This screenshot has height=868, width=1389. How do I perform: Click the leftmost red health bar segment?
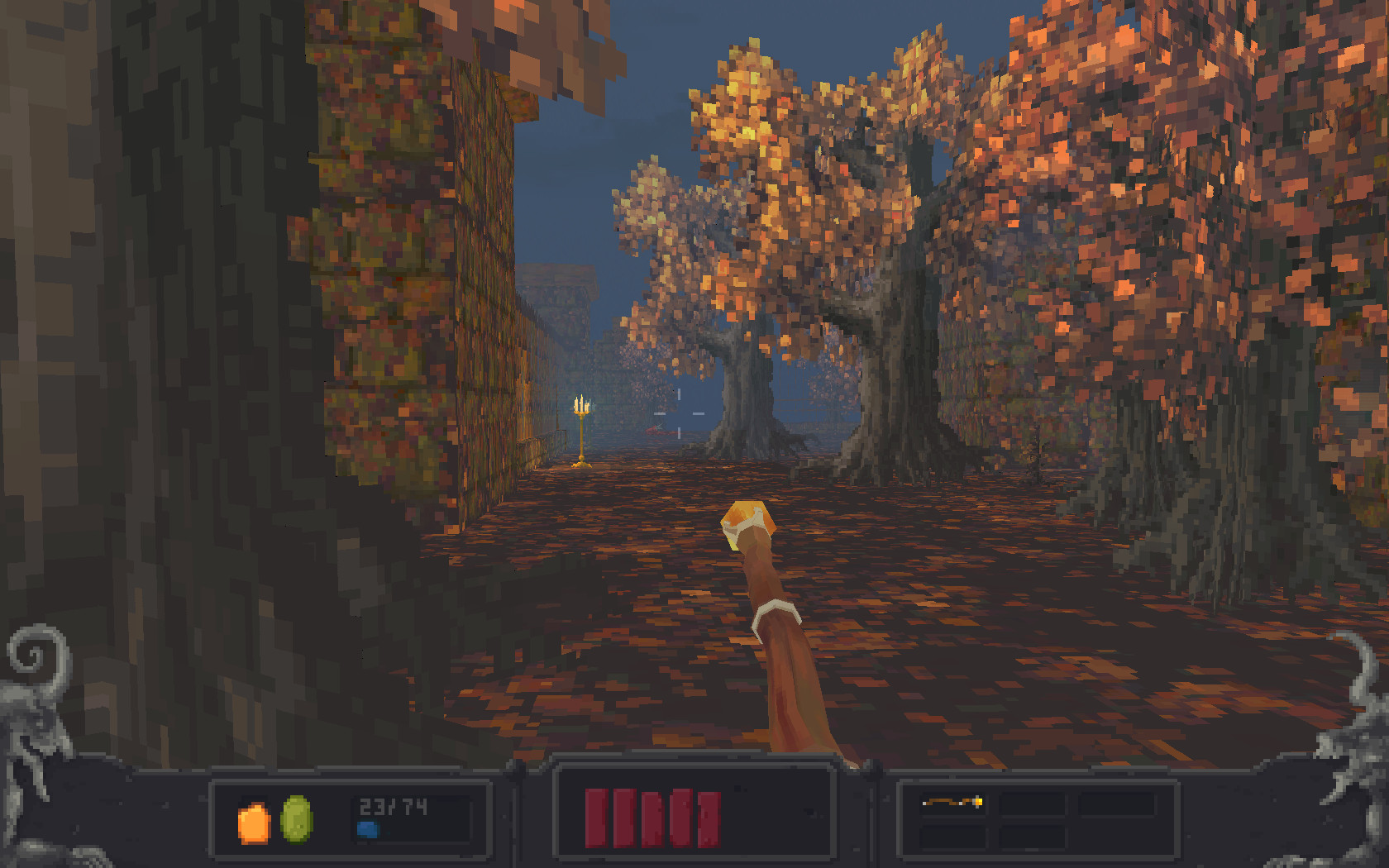tap(594, 818)
